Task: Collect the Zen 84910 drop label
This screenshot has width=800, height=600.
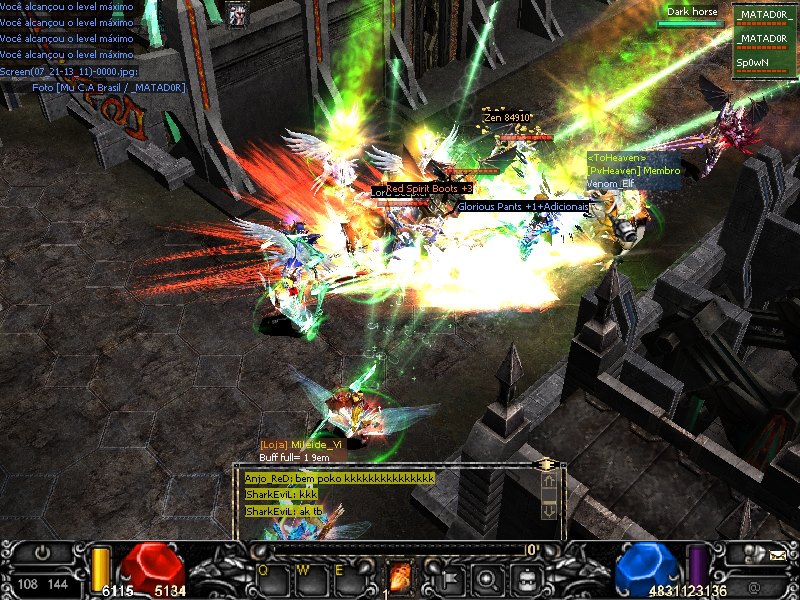Action: [x=507, y=117]
